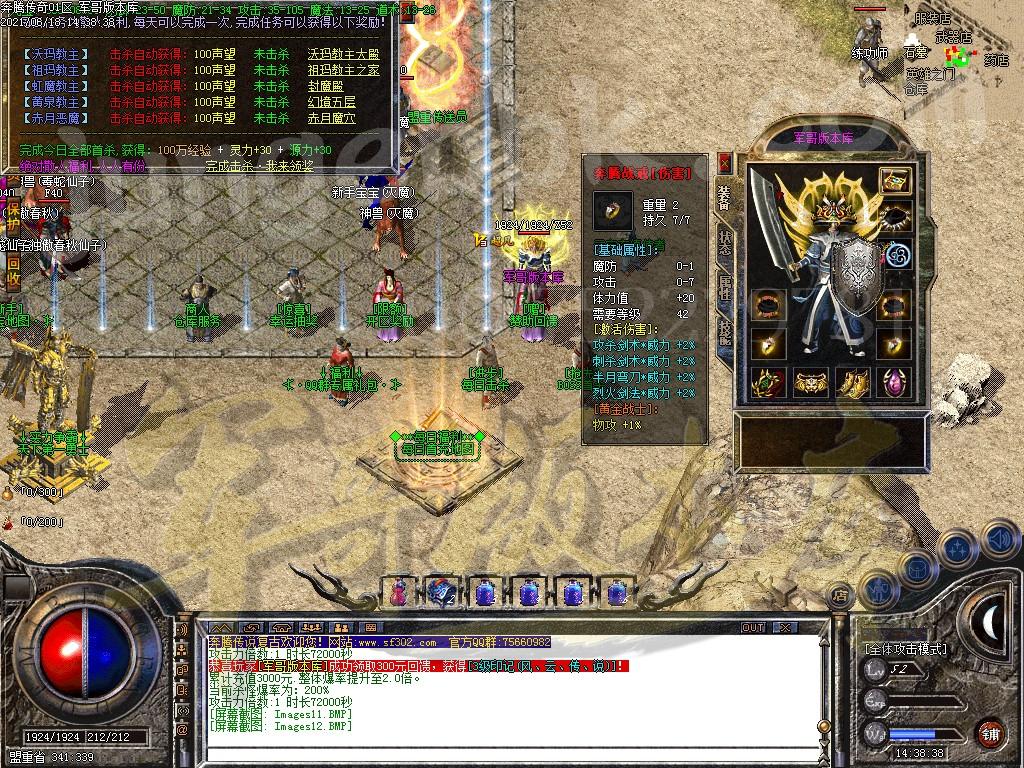Click the OUT button above chat
Image resolution: width=1024 pixels, height=768 pixels.
click(x=752, y=628)
